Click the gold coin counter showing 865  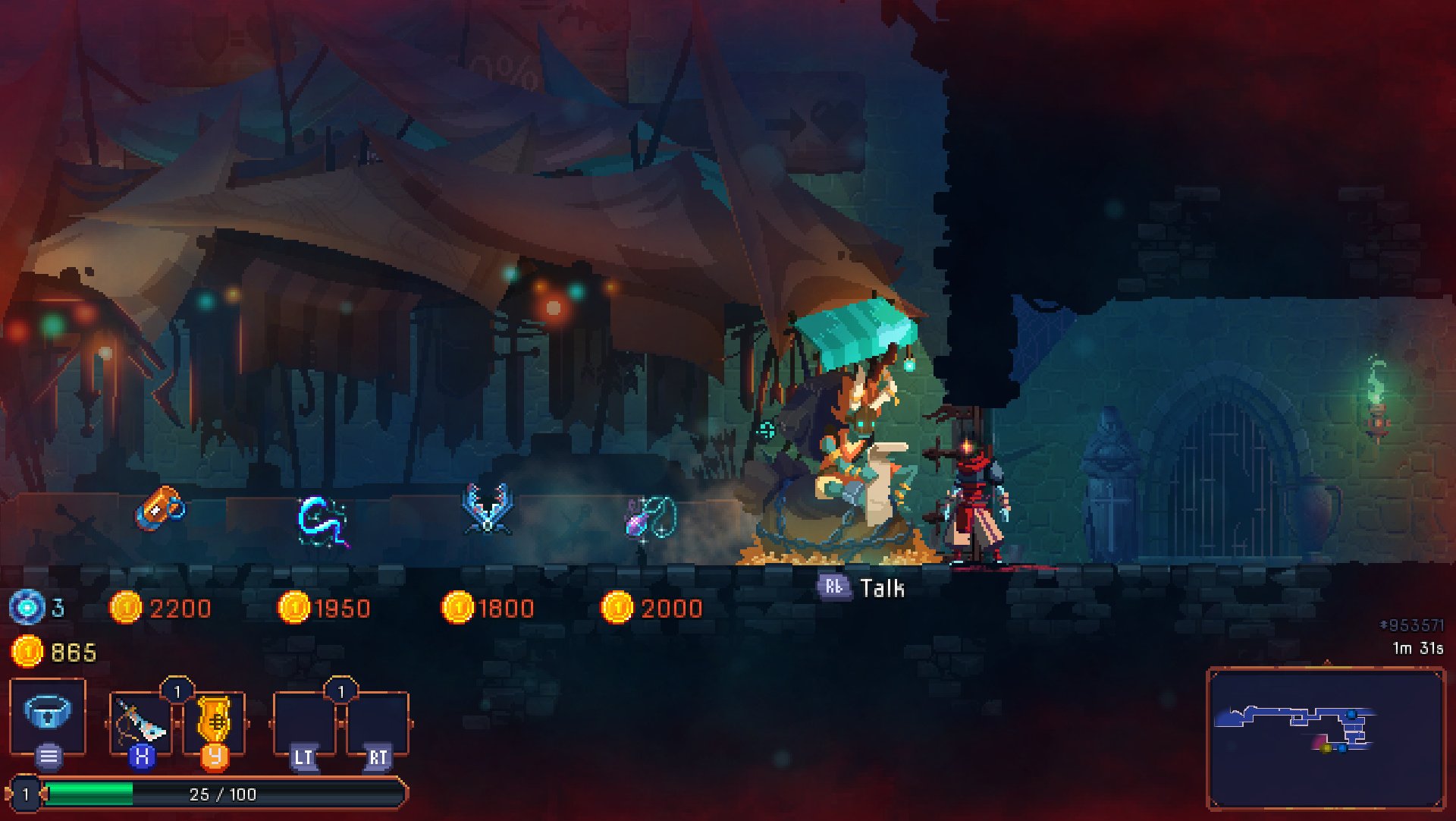point(53,649)
